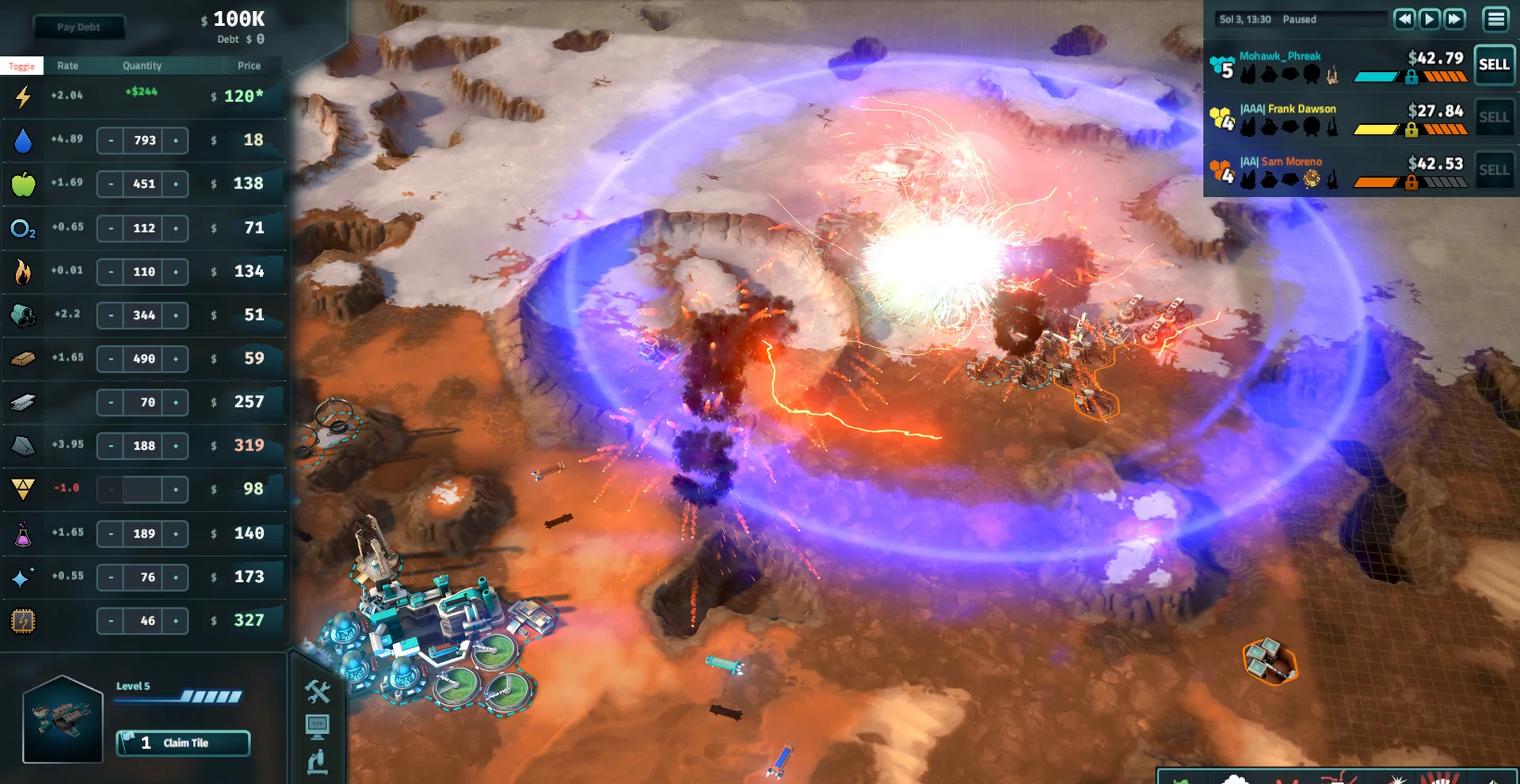Image resolution: width=1520 pixels, height=784 pixels.
Task: Resume the game with play button
Action: coord(1430,19)
